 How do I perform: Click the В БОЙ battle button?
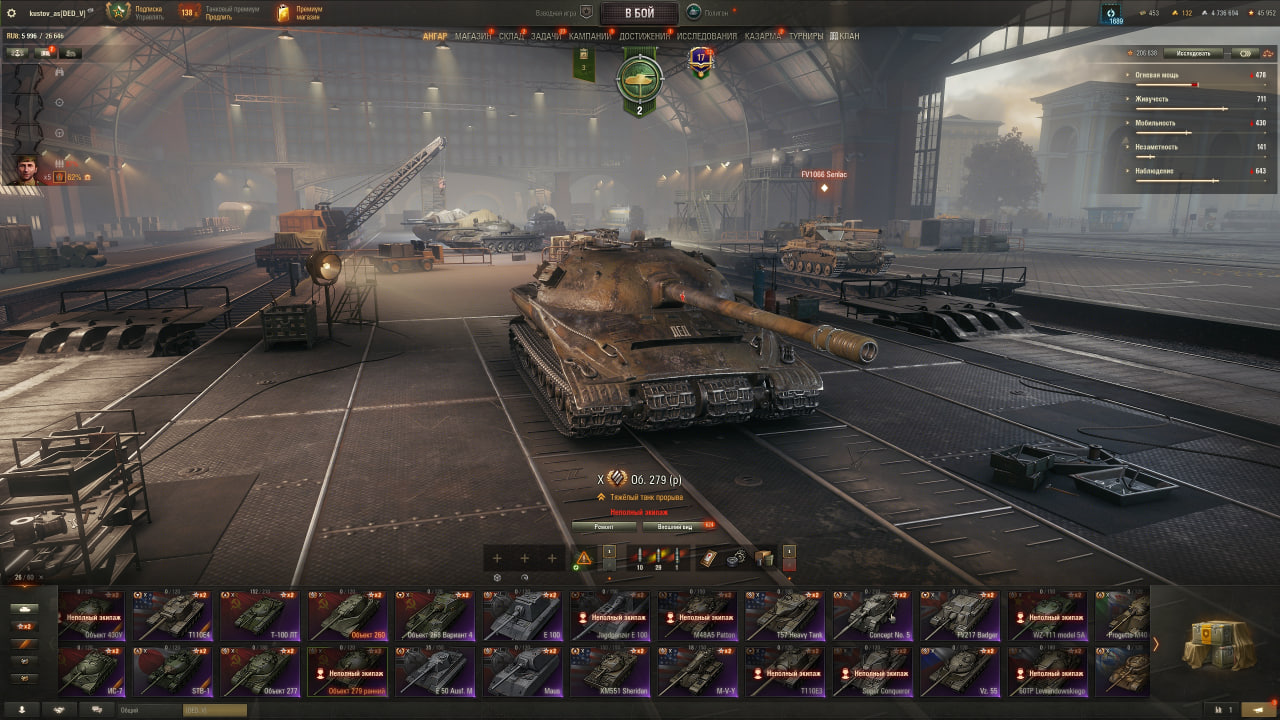(641, 13)
